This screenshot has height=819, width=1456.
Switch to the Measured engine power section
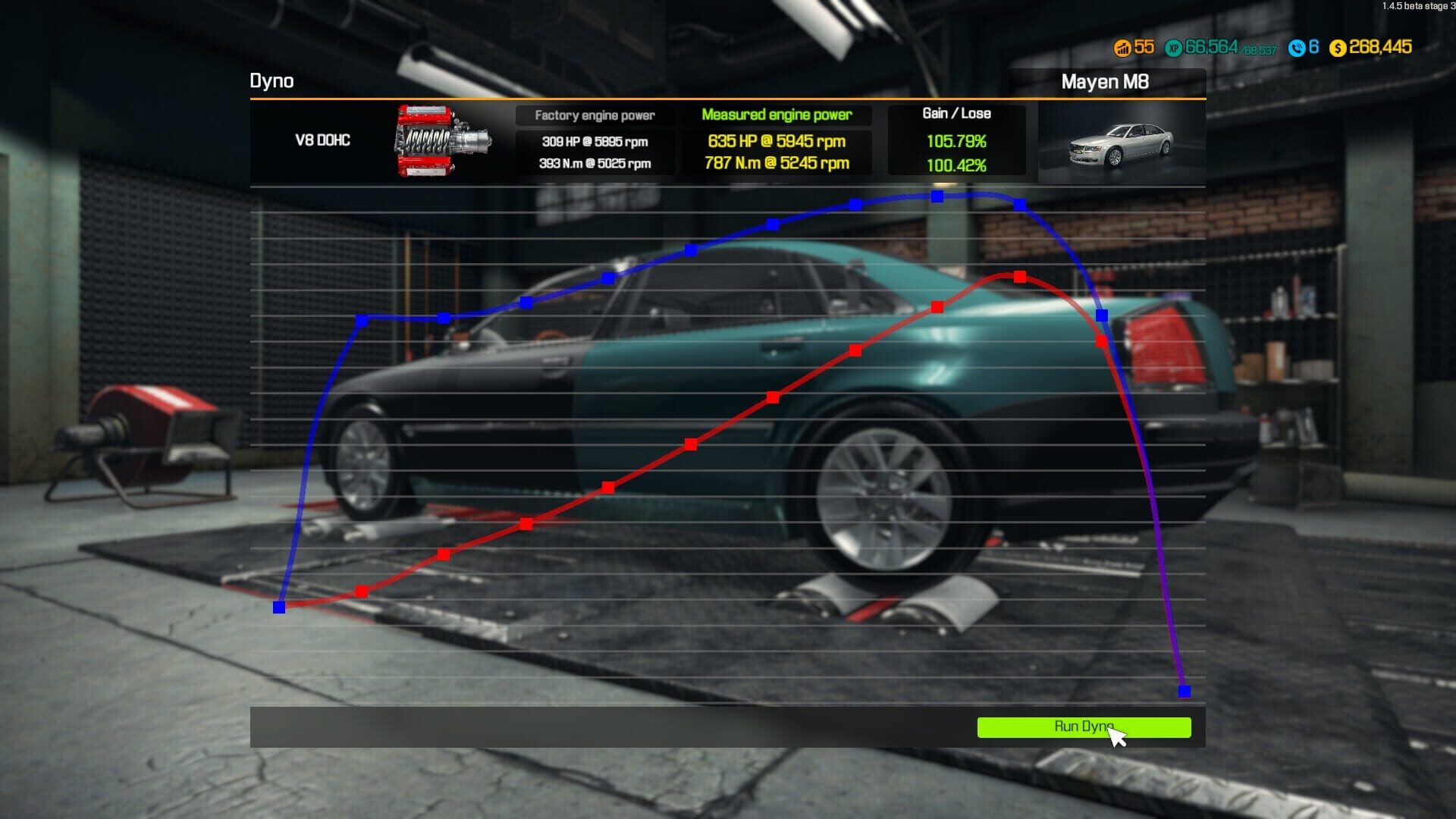(777, 115)
